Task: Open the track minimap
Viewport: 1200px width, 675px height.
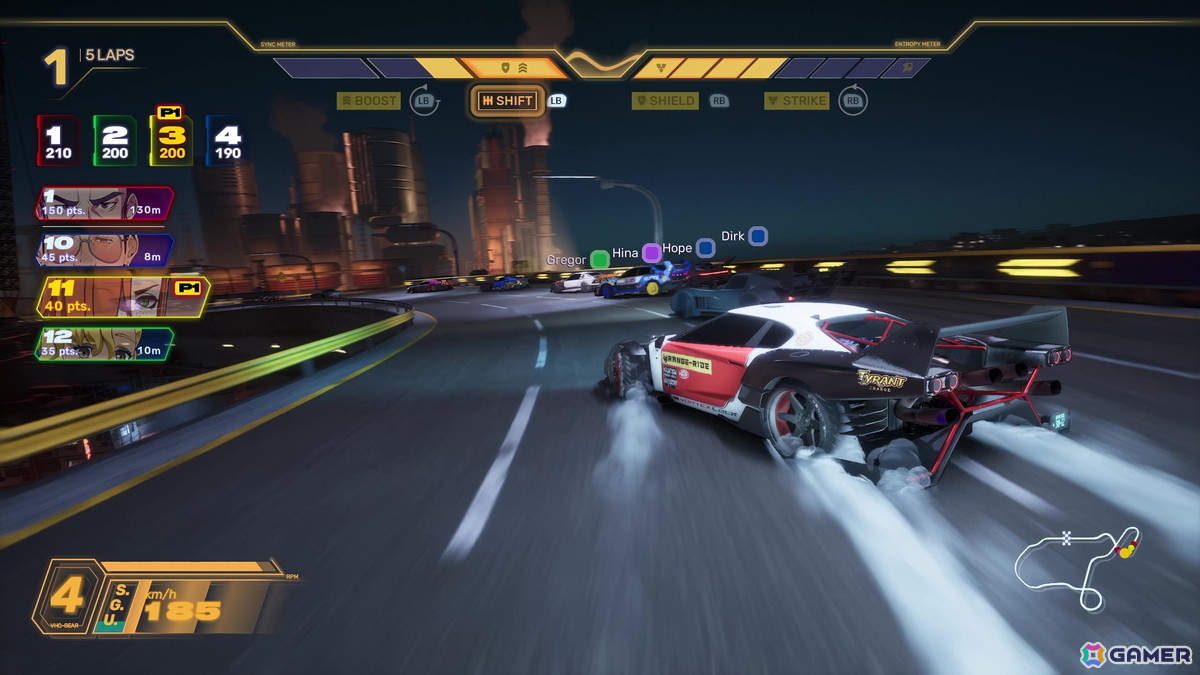Action: click(x=1077, y=565)
